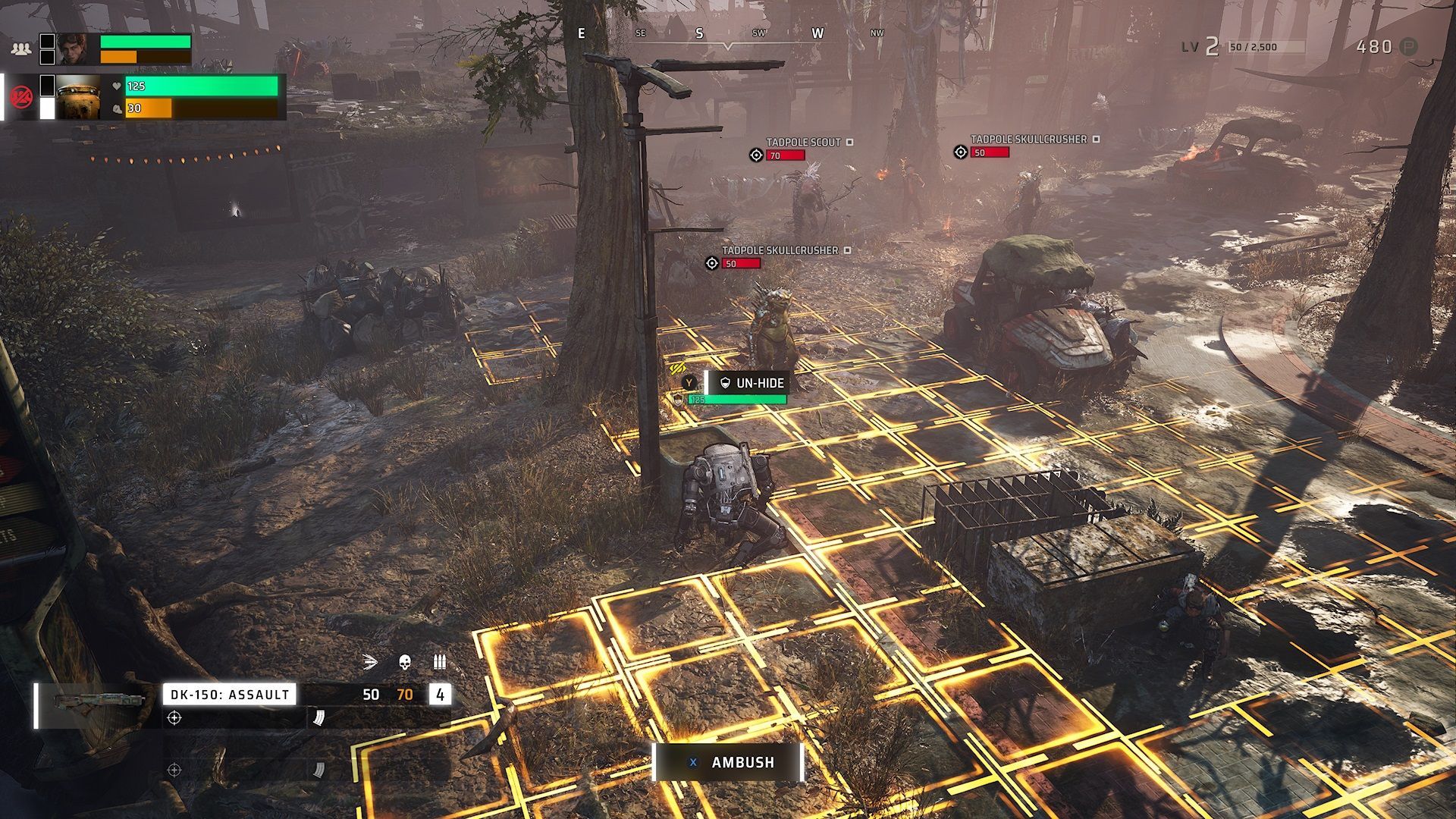Click the aim crosshair under DK-150

click(x=174, y=717)
